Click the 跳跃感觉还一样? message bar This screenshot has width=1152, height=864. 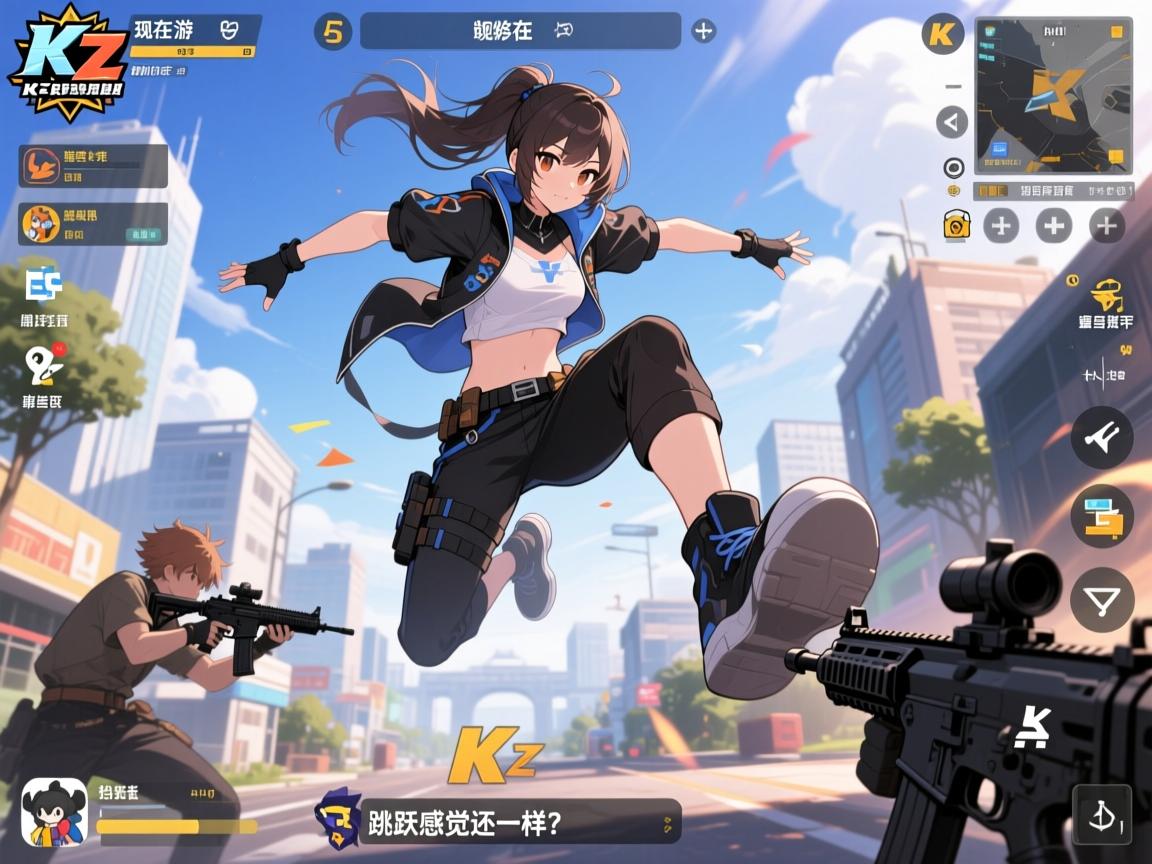[x=520, y=821]
